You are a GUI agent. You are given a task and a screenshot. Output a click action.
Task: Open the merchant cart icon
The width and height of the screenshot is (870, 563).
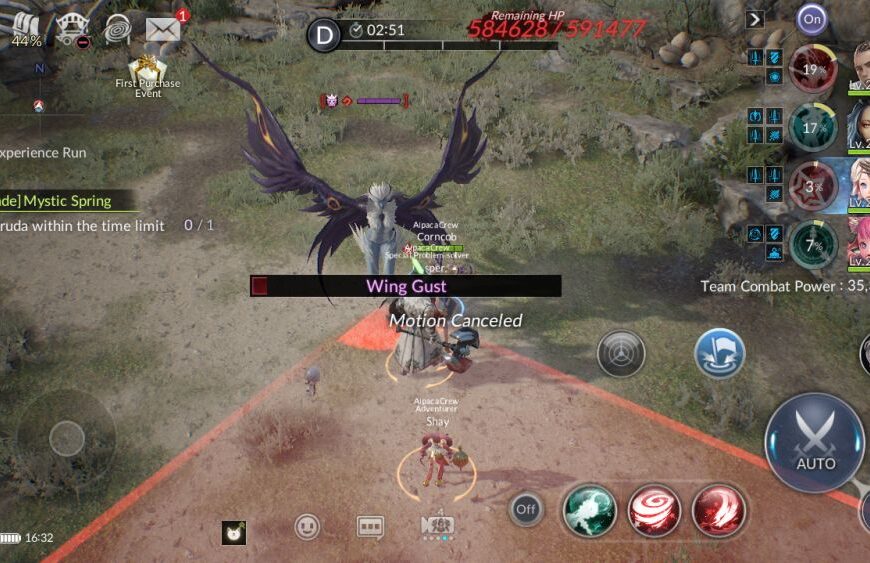tap(72, 29)
